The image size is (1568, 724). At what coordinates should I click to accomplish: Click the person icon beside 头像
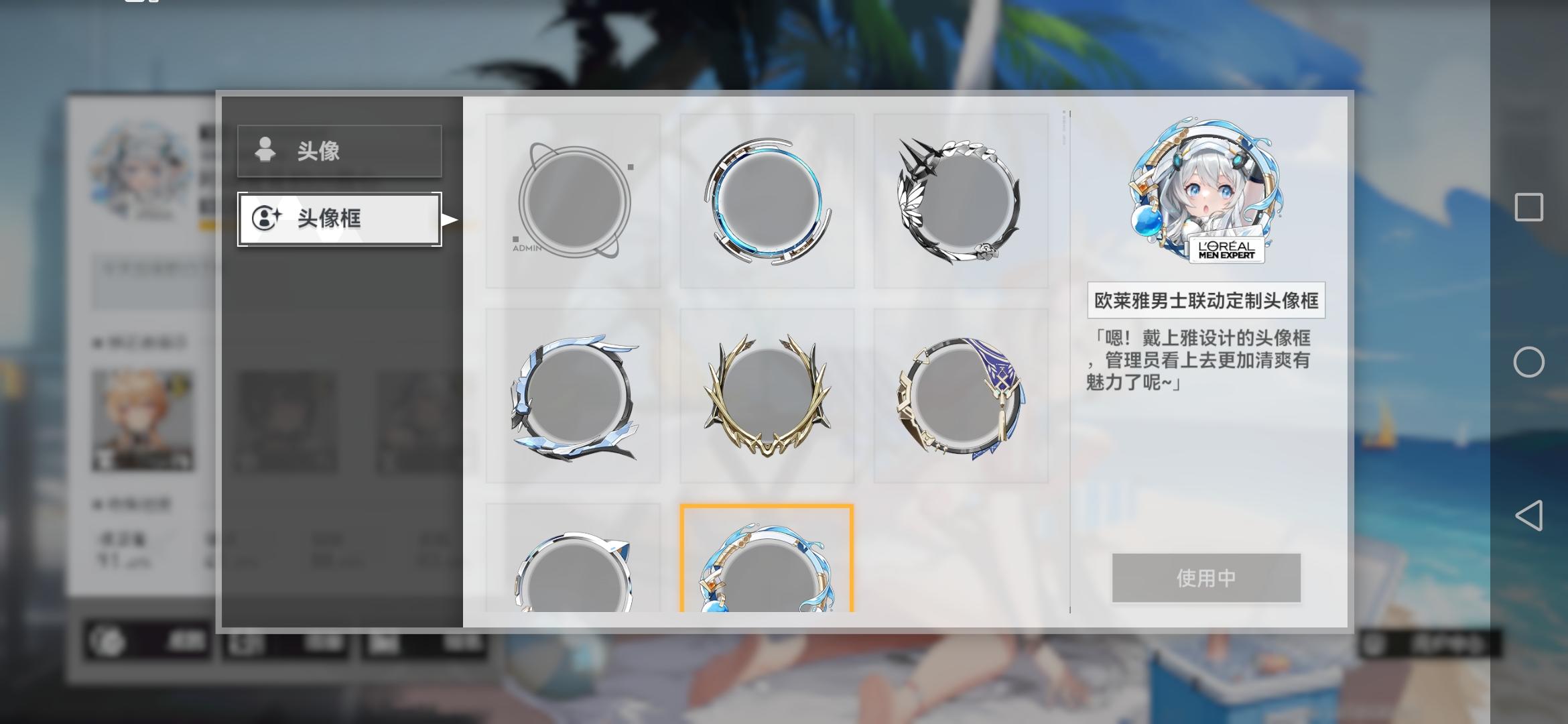[267, 151]
